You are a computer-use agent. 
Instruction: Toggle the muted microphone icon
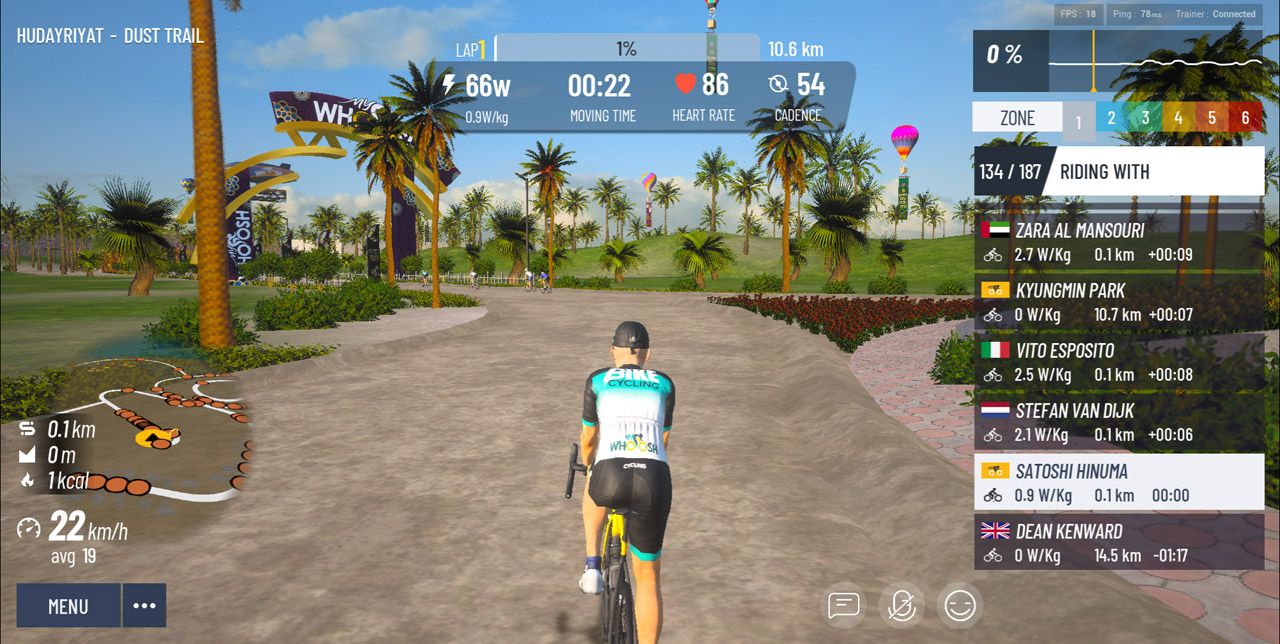click(902, 605)
